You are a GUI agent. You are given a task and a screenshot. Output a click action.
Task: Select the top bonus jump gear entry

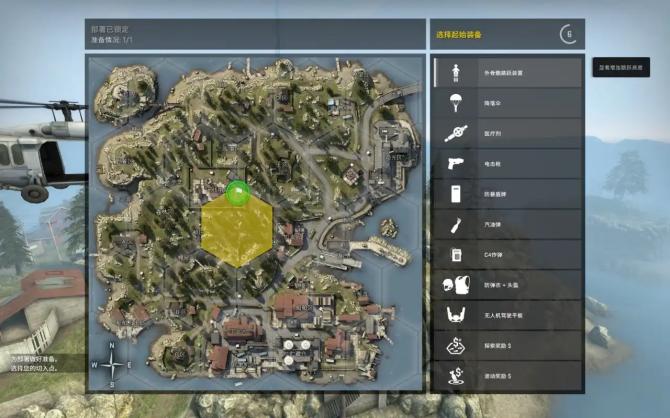point(508,72)
